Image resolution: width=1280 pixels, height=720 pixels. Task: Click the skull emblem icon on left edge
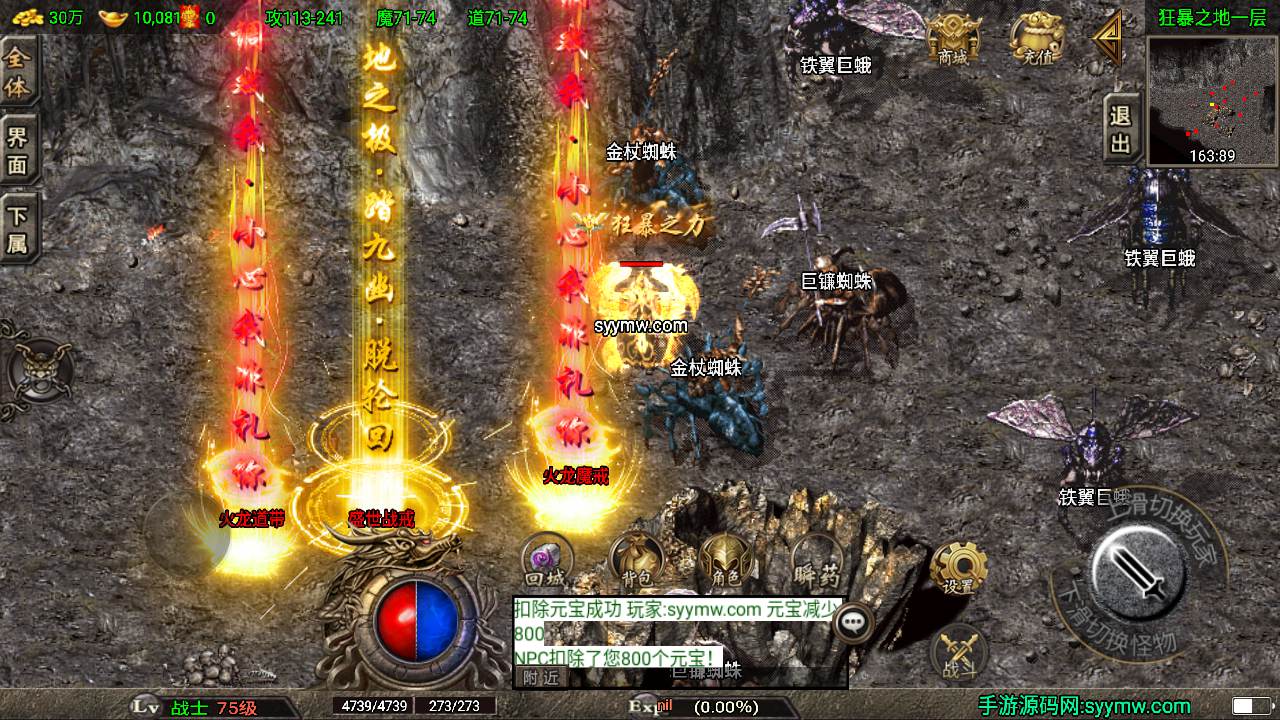40,368
